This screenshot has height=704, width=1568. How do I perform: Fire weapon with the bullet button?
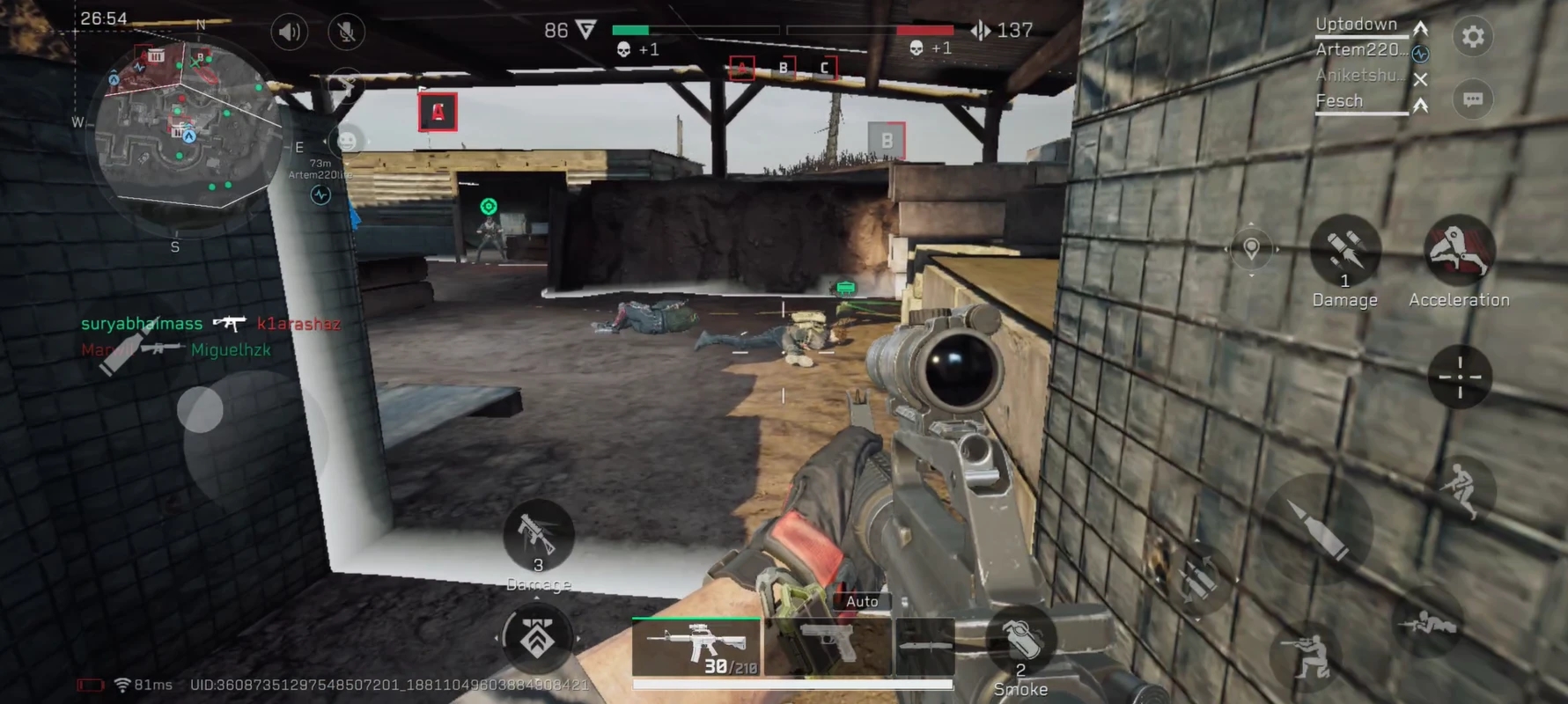click(1317, 527)
